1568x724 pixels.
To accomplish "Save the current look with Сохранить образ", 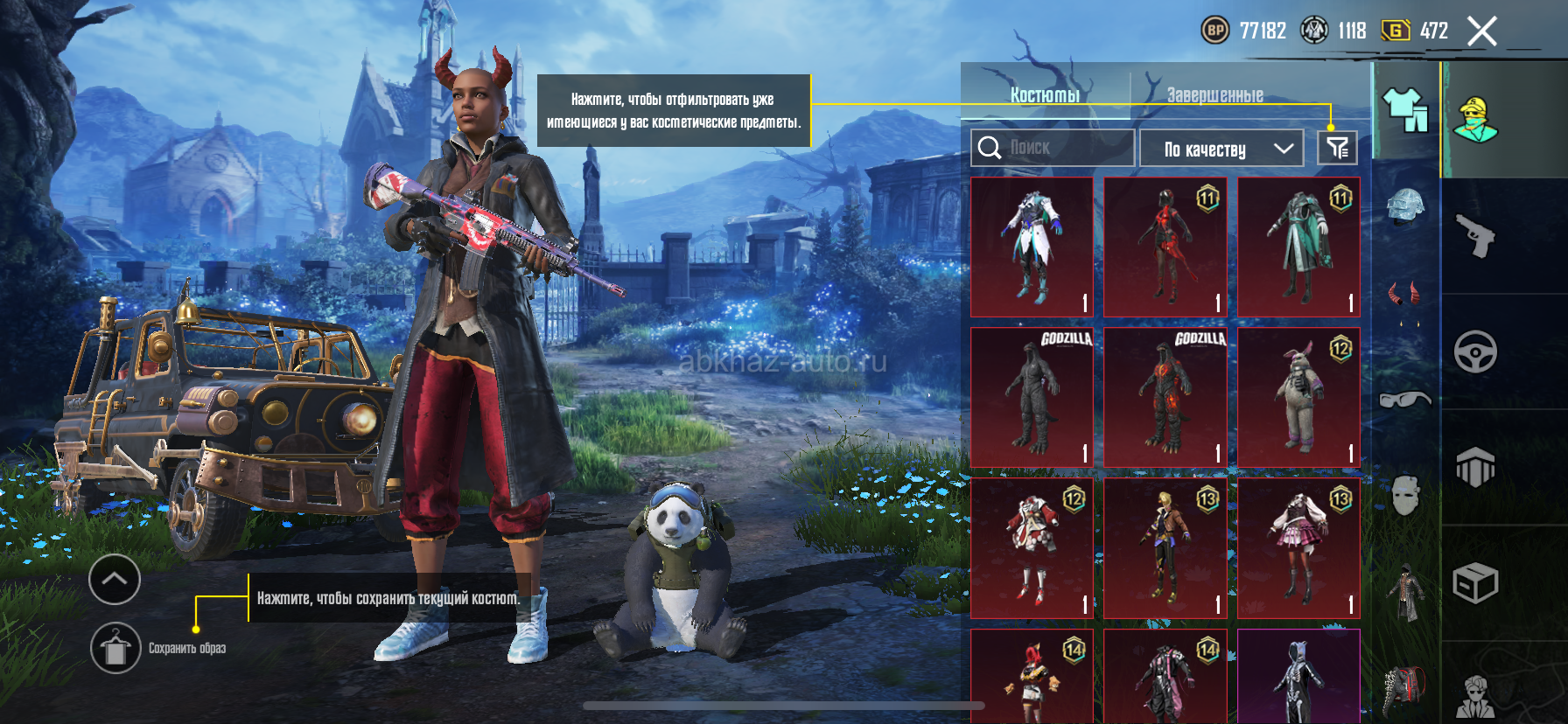I will pos(116,648).
